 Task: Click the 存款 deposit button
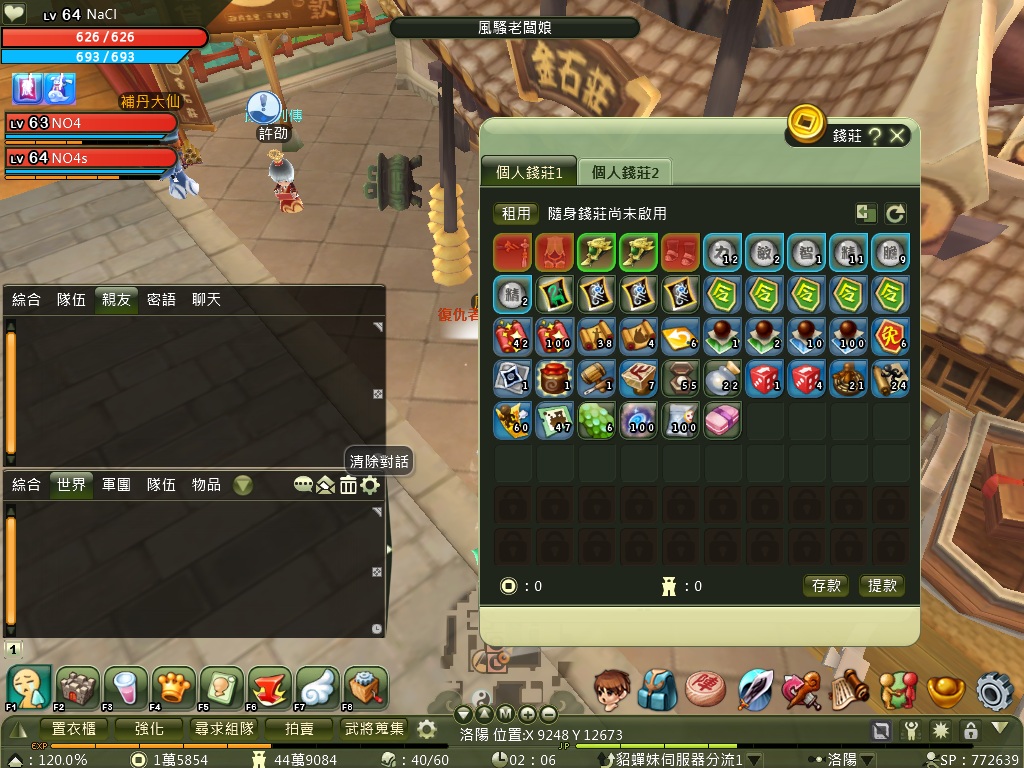click(827, 586)
